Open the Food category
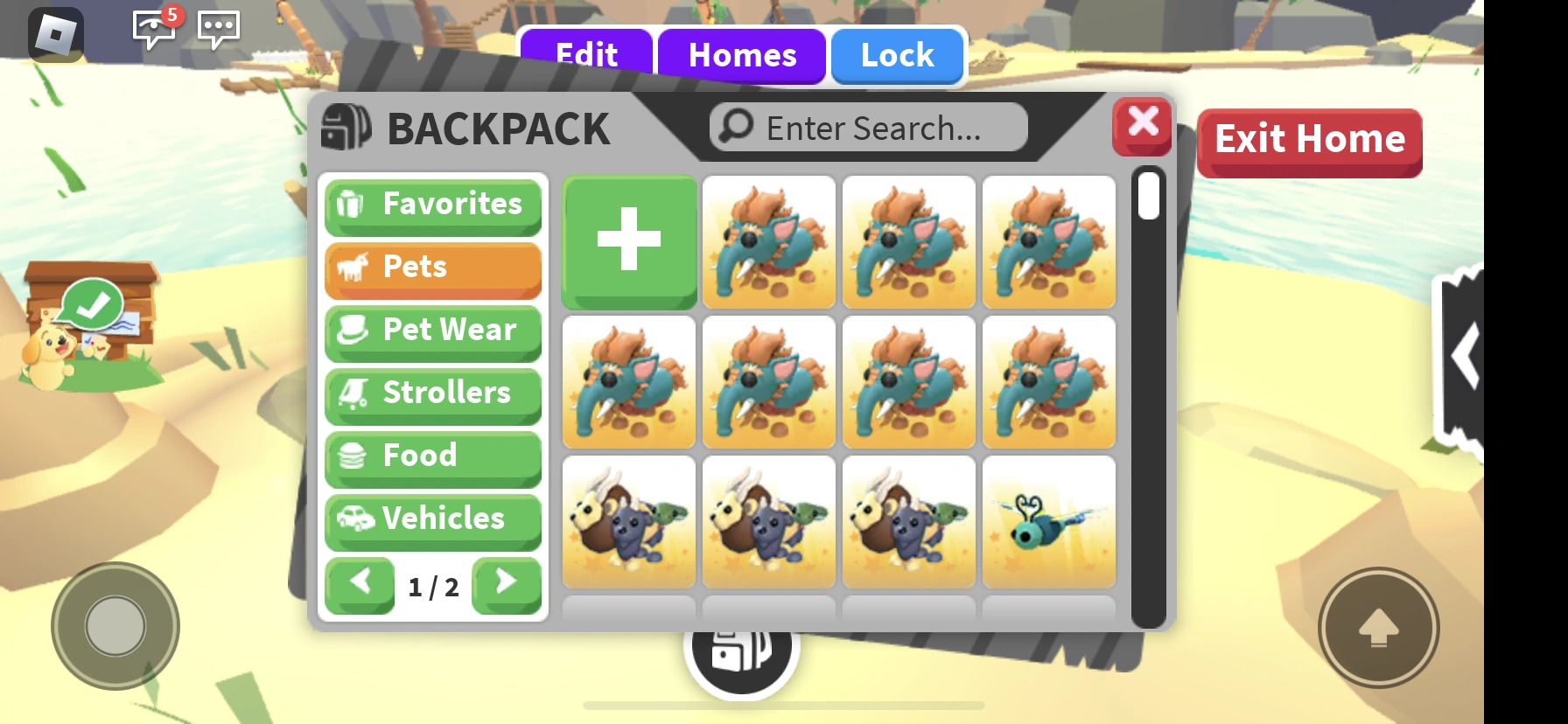This screenshot has height=724, width=1568. 432,456
